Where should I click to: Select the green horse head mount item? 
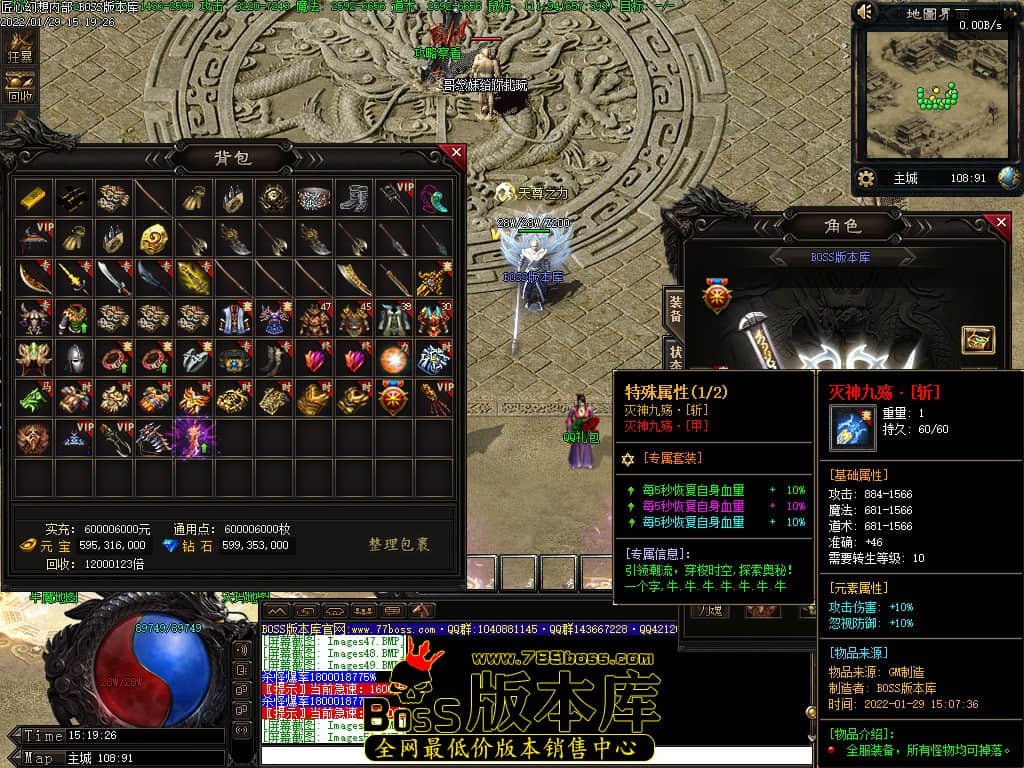pyautogui.click(x=33, y=399)
